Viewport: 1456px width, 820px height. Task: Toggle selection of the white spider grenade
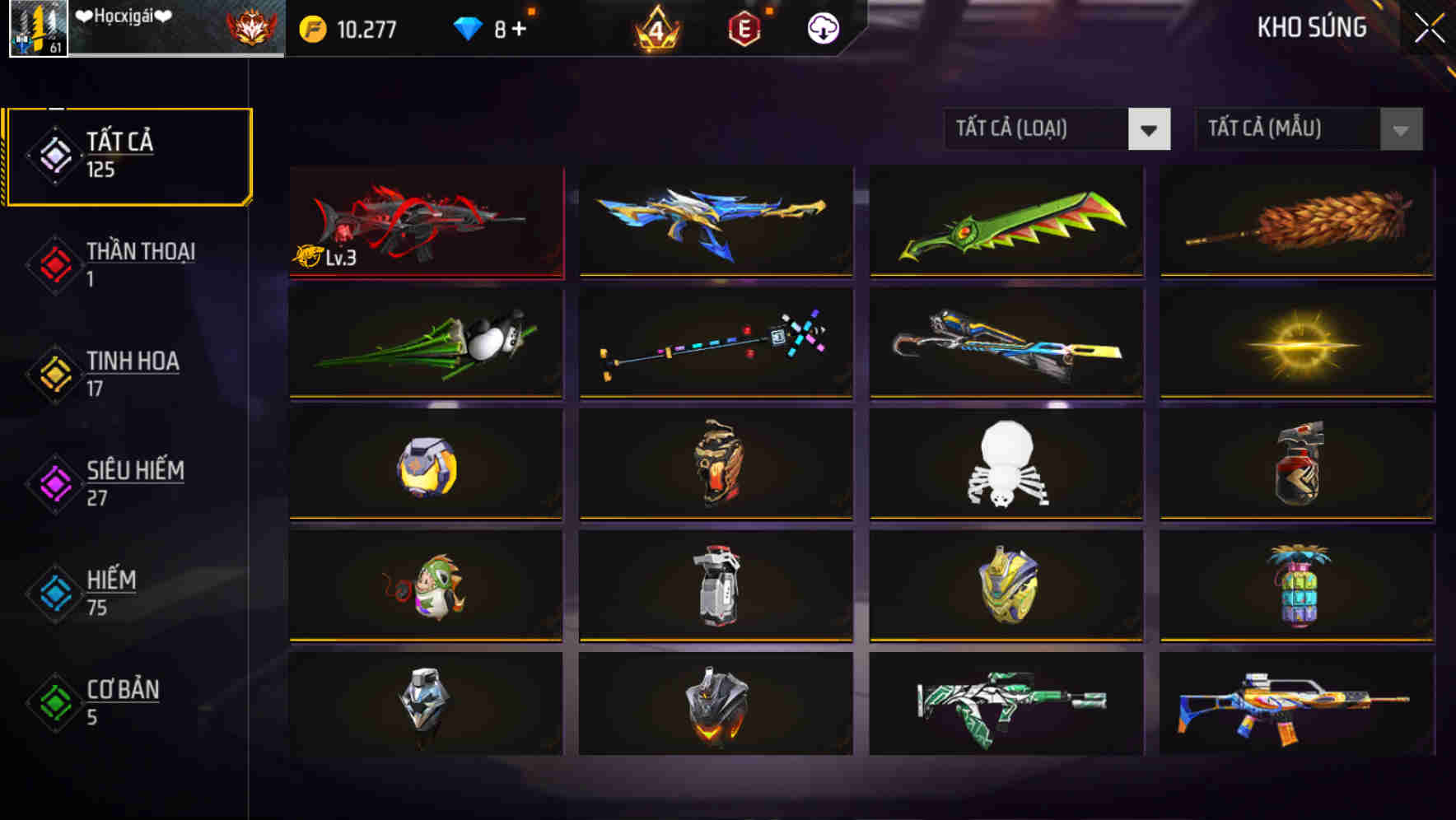click(x=1005, y=465)
